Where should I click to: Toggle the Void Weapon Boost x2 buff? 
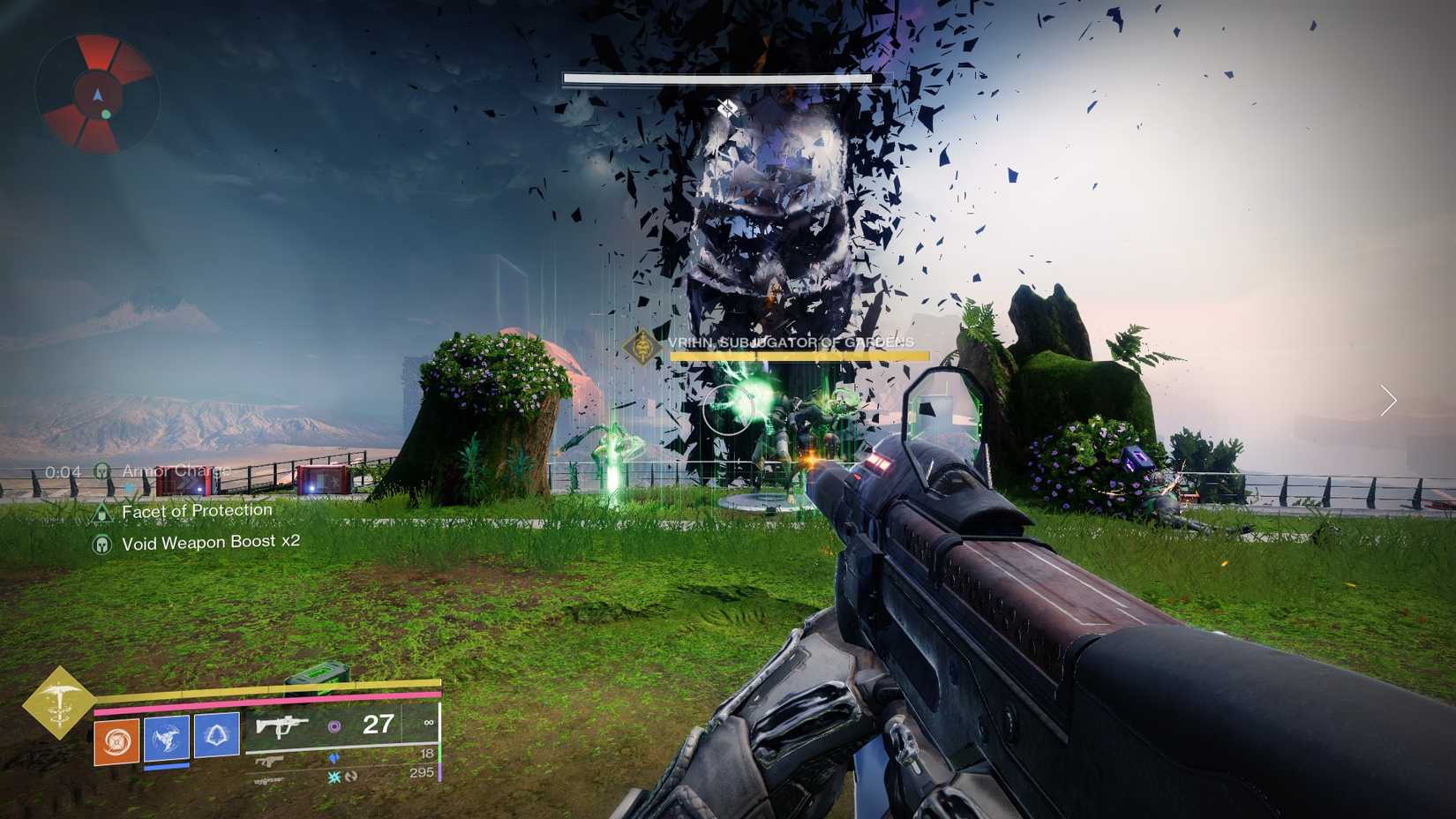[x=104, y=543]
